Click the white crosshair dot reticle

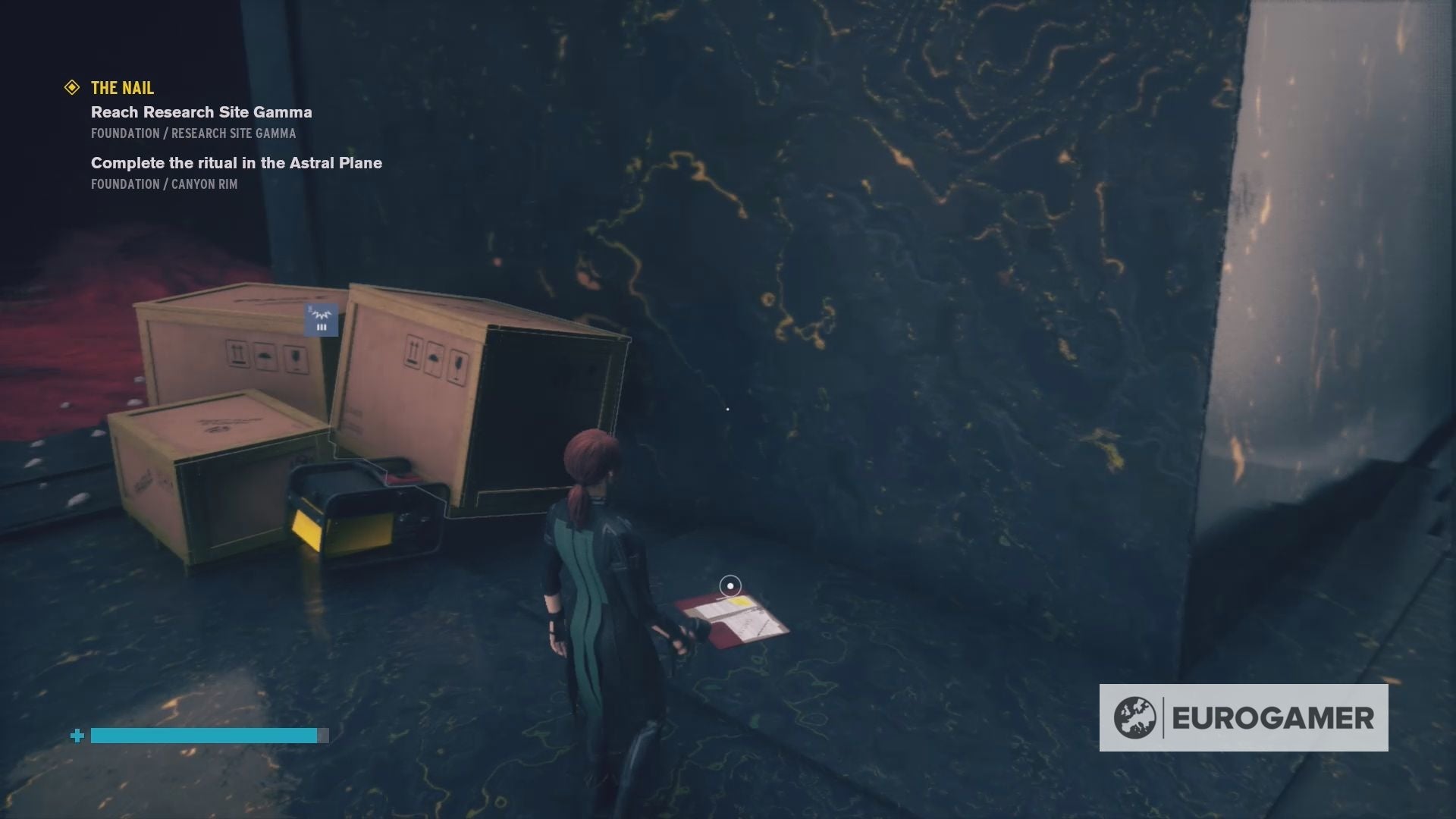[x=728, y=409]
